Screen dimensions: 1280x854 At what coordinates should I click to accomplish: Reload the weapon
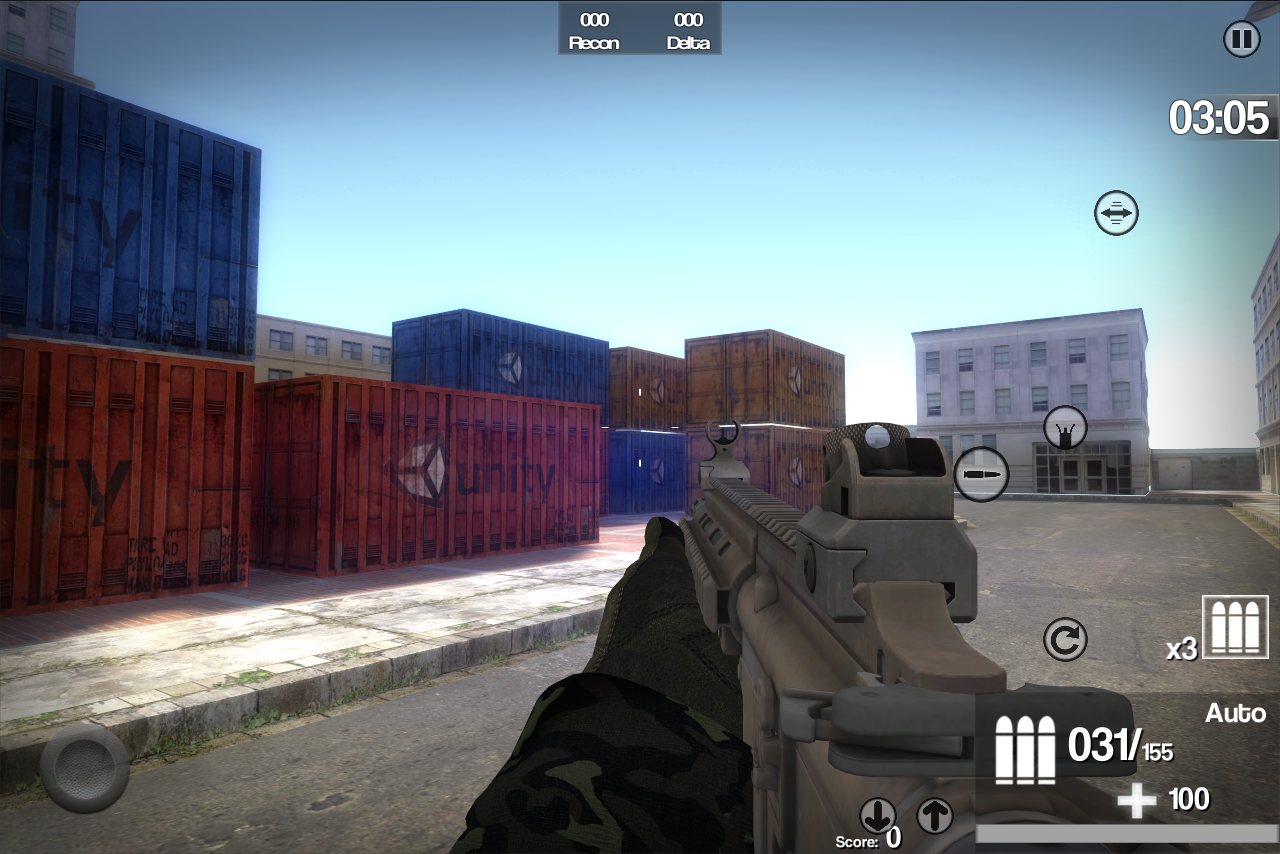coord(1064,637)
